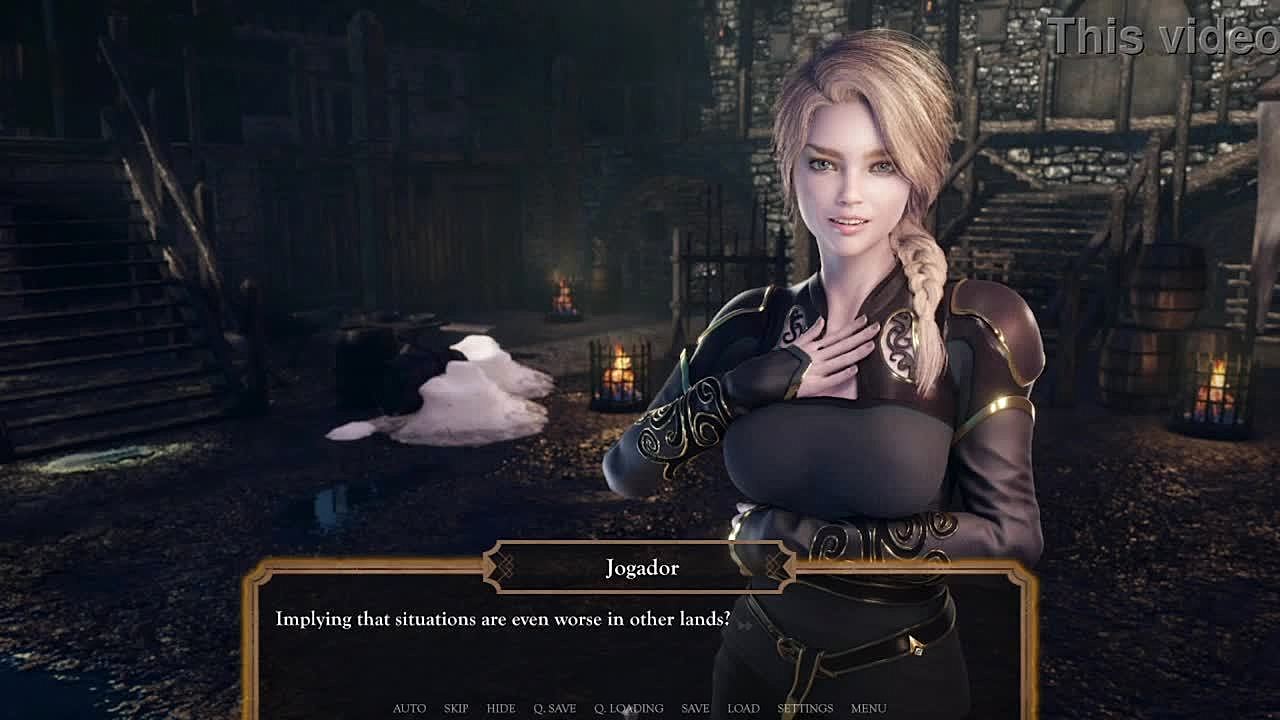Viewport: 1280px width, 720px height.
Task: Quick save with Q. SAVE
Action: (x=555, y=708)
